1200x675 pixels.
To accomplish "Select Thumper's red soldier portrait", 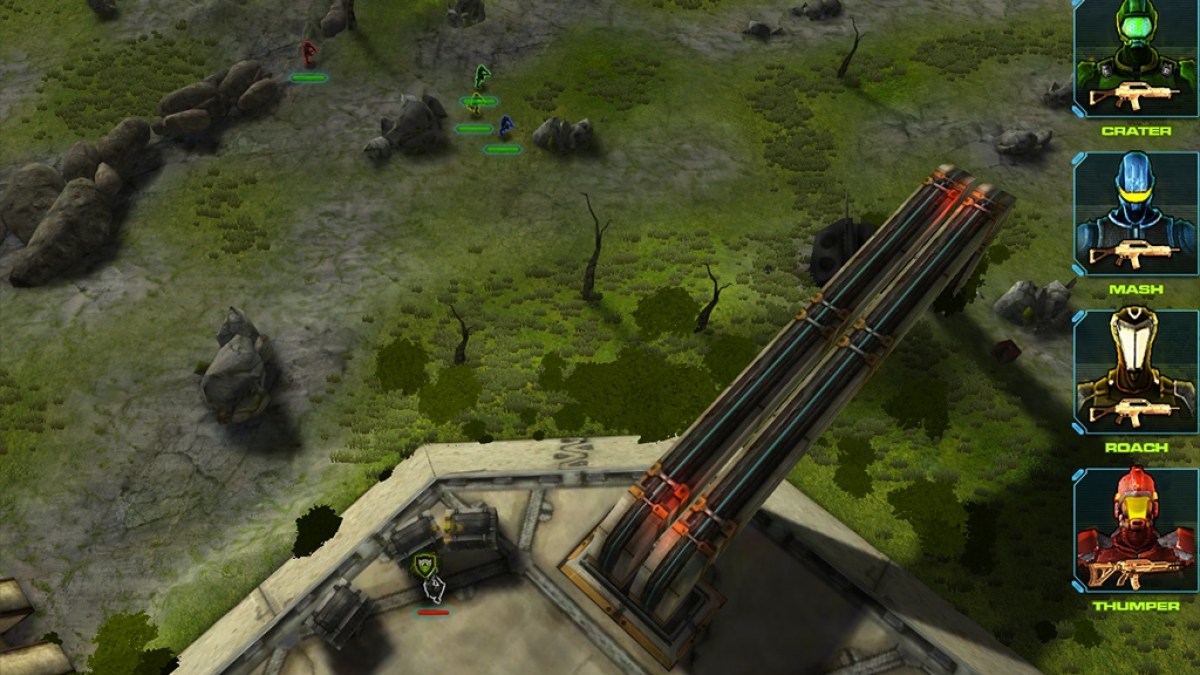I will (x=1135, y=530).
